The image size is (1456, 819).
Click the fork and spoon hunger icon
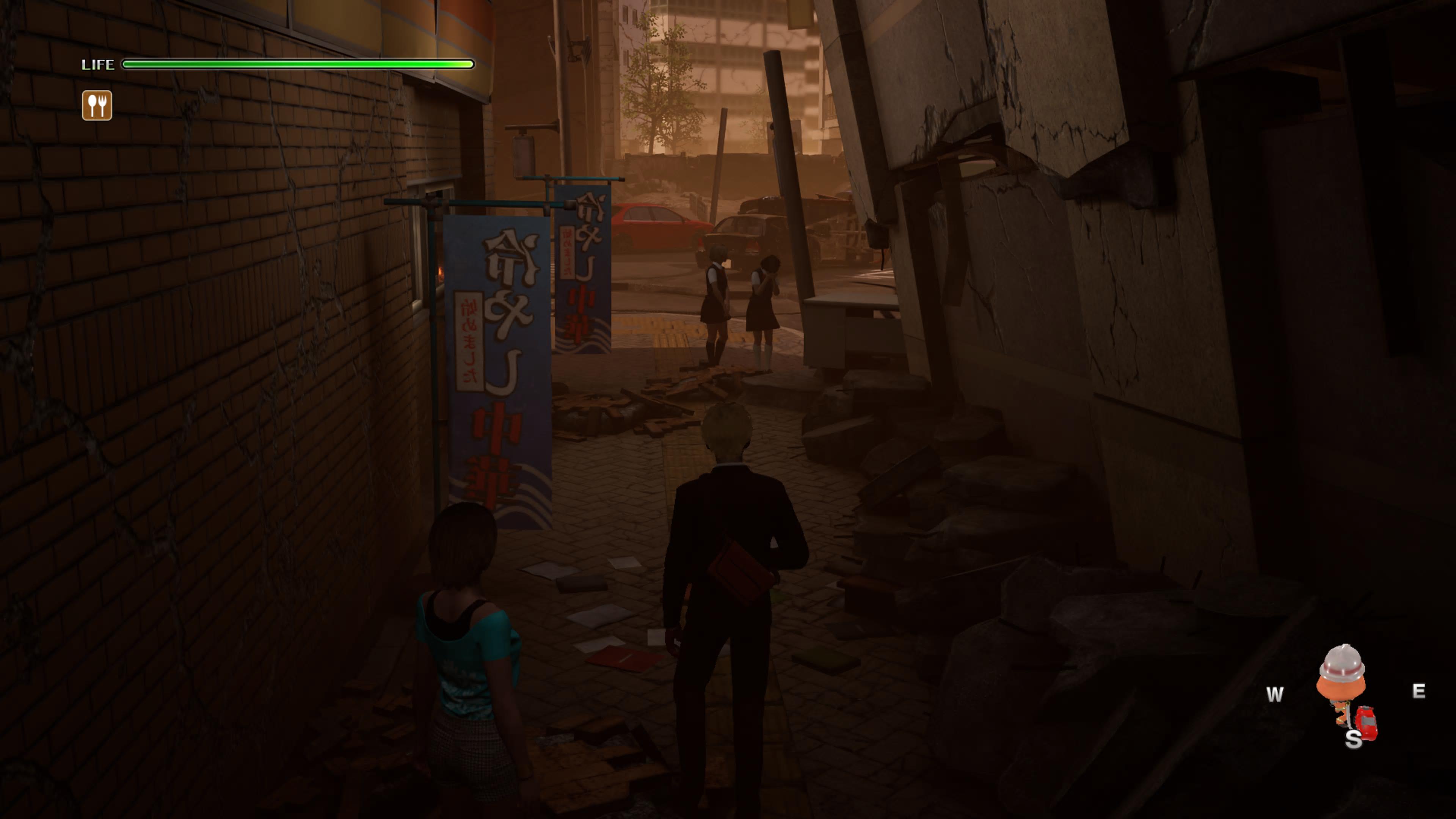97,105
